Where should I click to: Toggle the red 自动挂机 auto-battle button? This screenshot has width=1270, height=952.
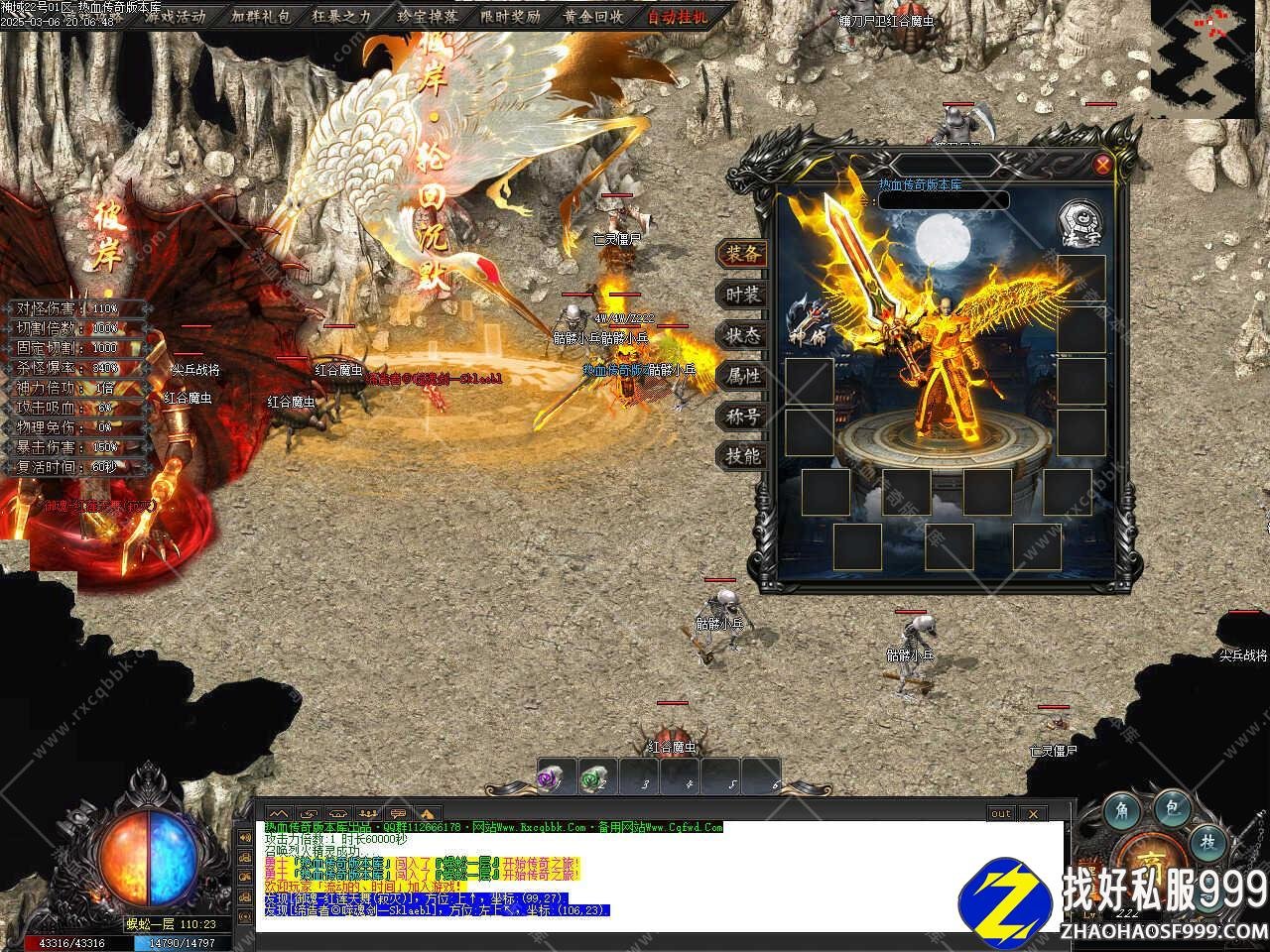tap(678, 16)
